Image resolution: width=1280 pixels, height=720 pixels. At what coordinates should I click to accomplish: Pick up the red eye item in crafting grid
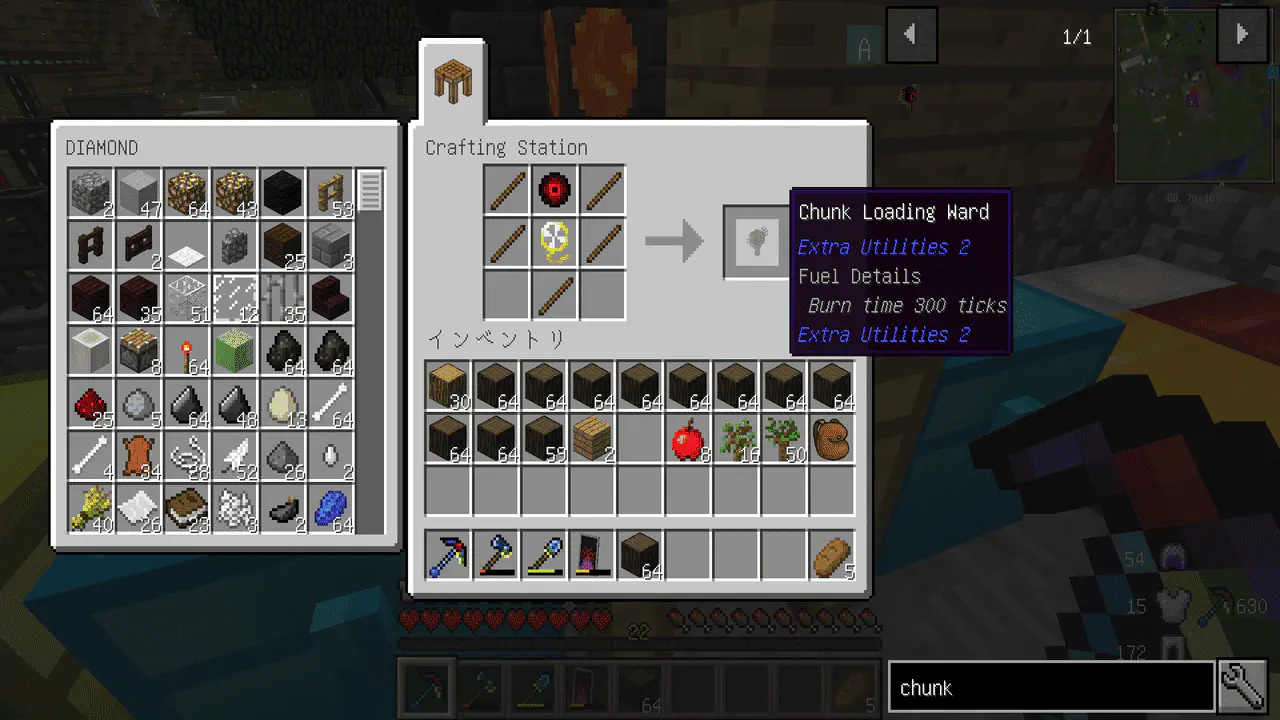tap(555, 190)
